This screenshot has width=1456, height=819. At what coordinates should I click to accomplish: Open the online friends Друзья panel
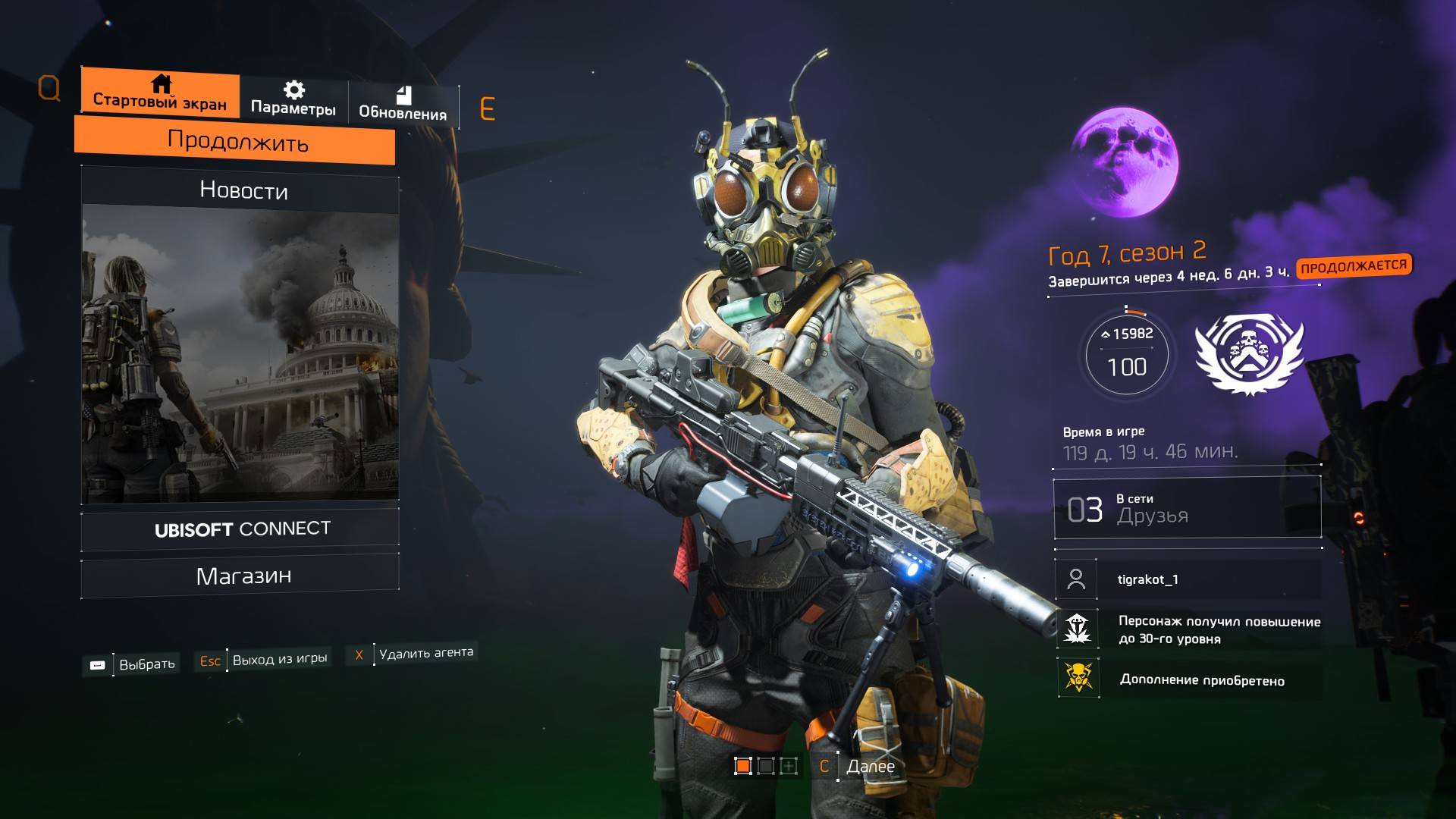click(x=1187, y=509)
